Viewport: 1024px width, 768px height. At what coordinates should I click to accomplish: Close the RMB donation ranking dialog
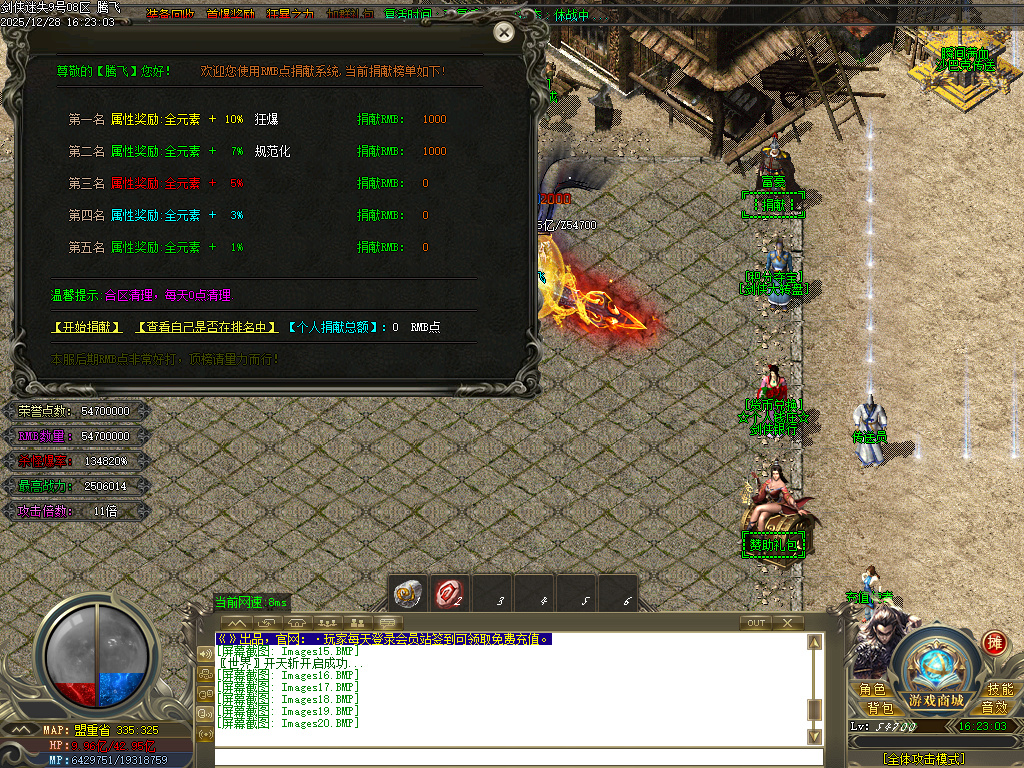[505, 33]
